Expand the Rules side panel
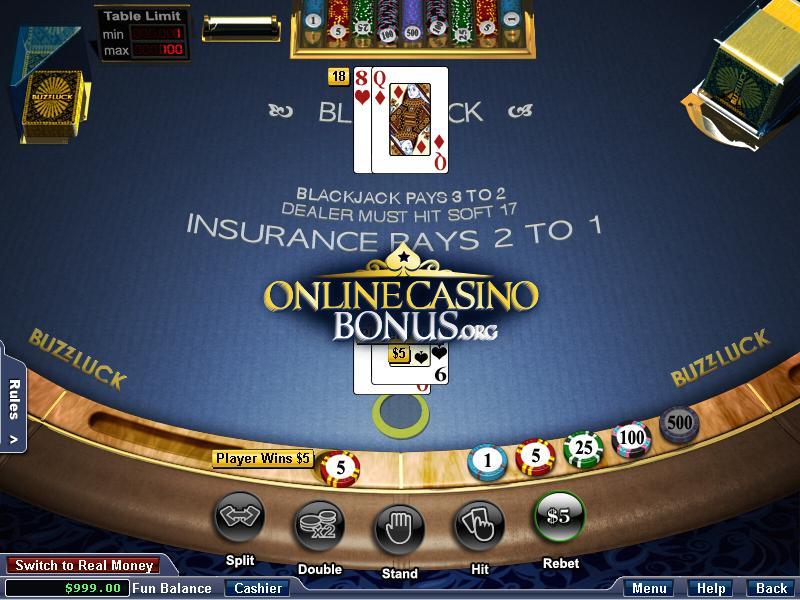Screen dimensions: 800x600 13,410
